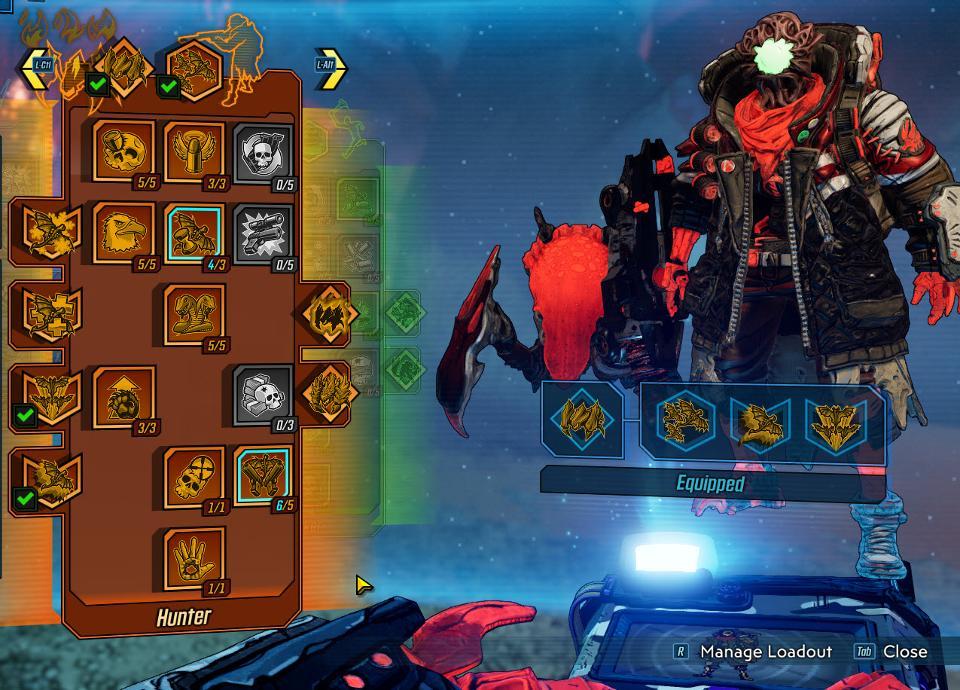
Task: Pick the cyan-highlighted skill showing 4/3
Action: click(x=194, y=233)
